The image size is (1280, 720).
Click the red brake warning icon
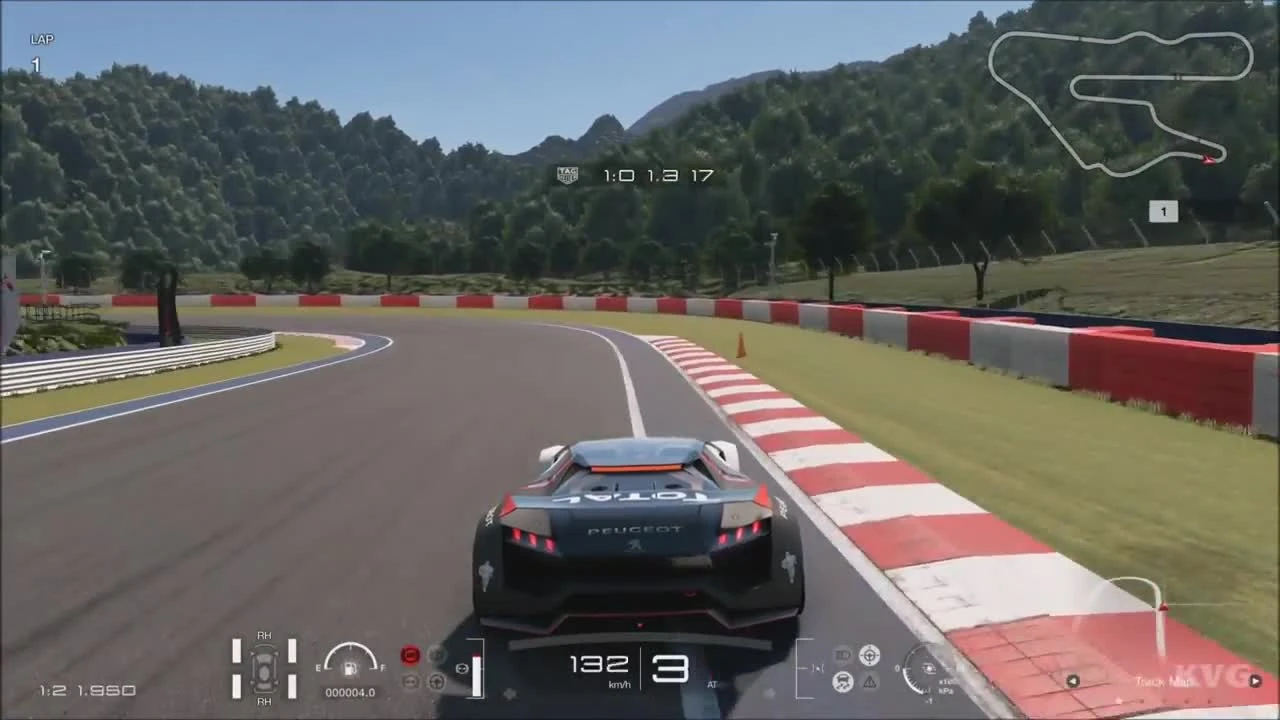(x=409, y=655)
